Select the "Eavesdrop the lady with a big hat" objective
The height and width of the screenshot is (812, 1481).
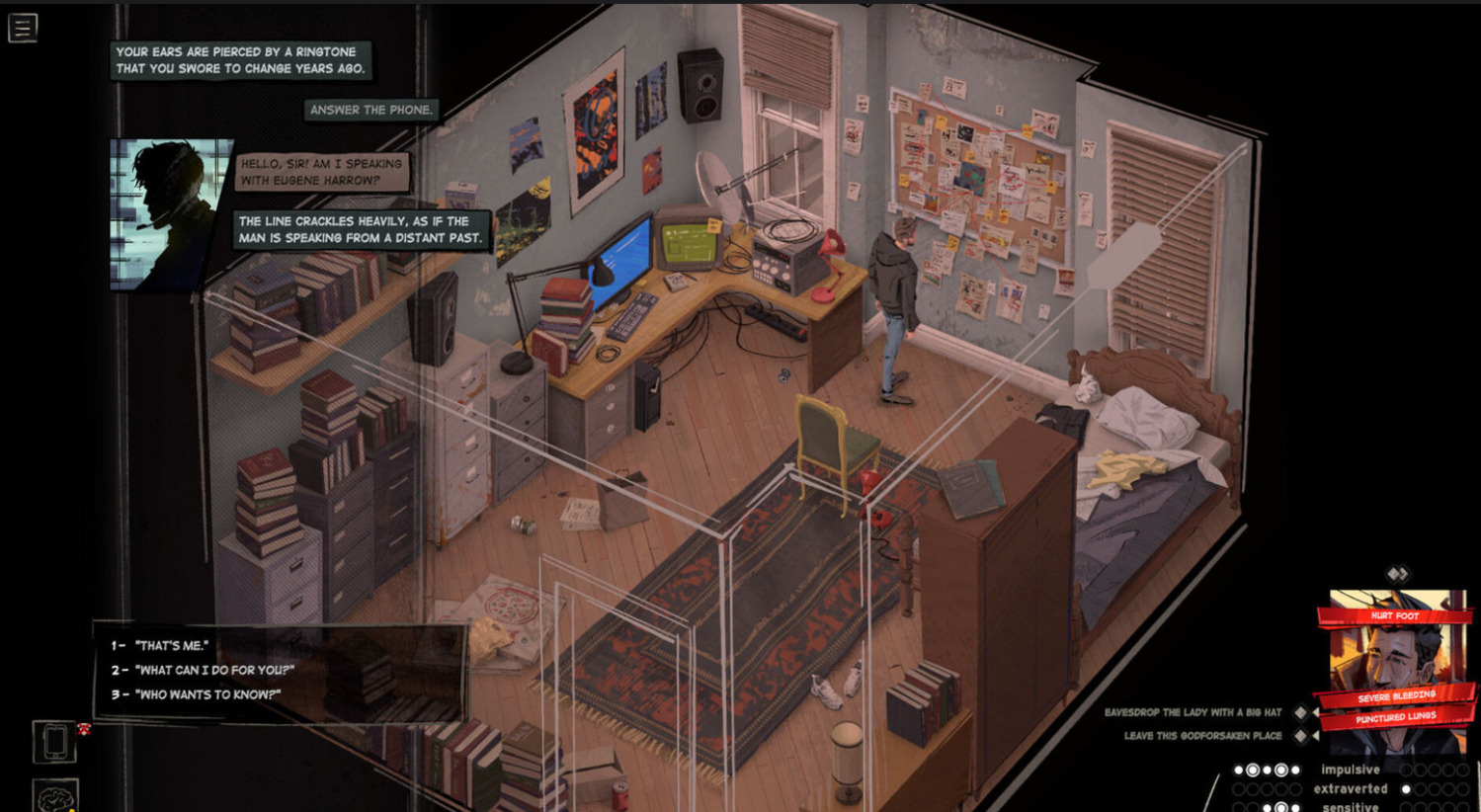[x=1193, y=712]
